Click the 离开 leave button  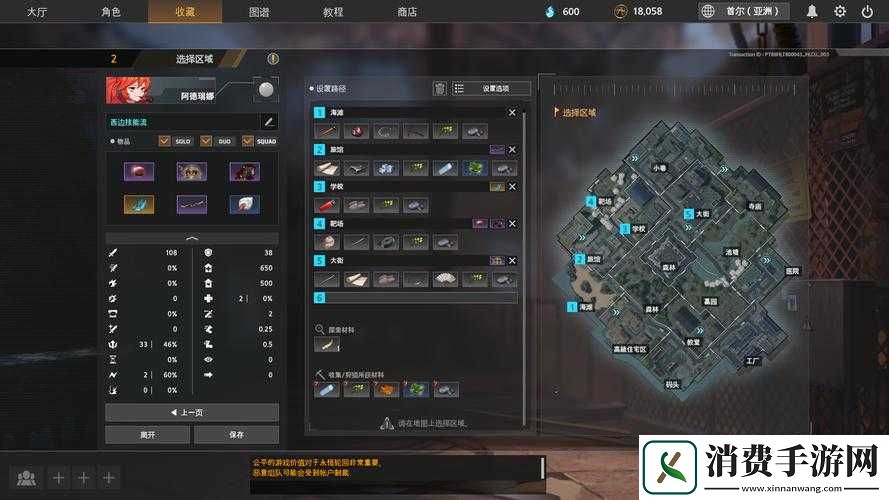pos(149,435)
